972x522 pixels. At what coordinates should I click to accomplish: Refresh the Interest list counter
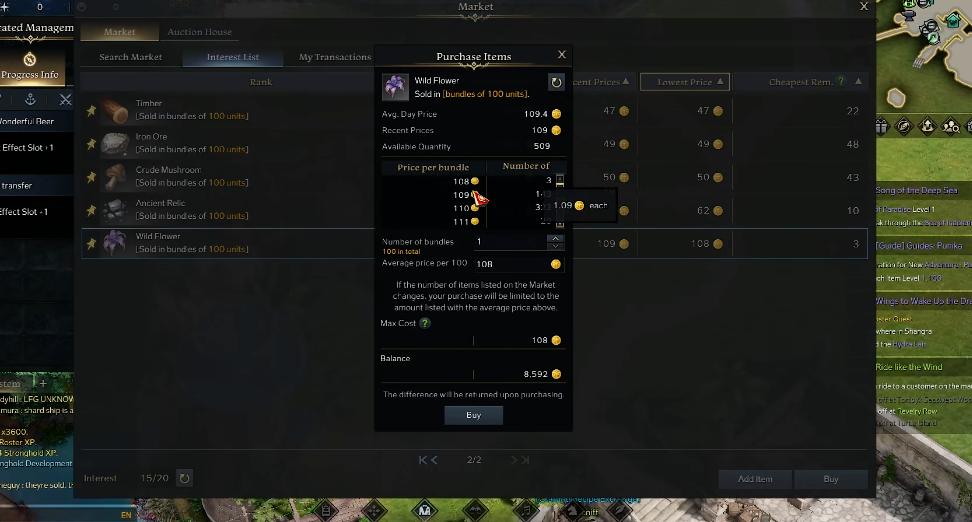point(184,478)
